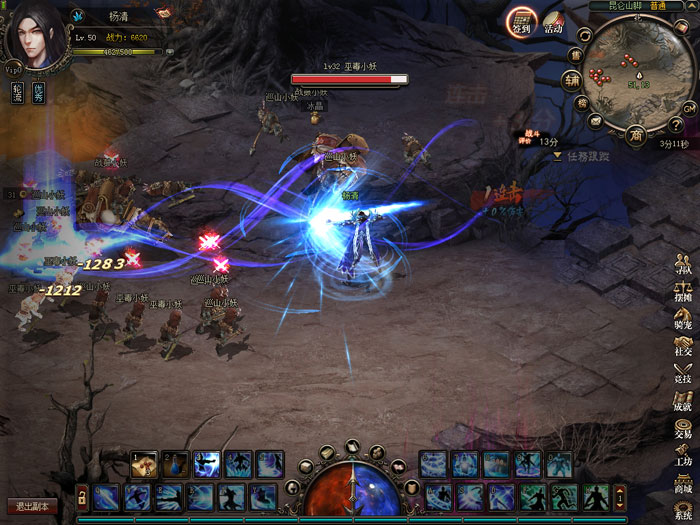Click the 辅 assist button beside minimap
The width and height of the screenshot is (700, 525).
tap(571, 80)
